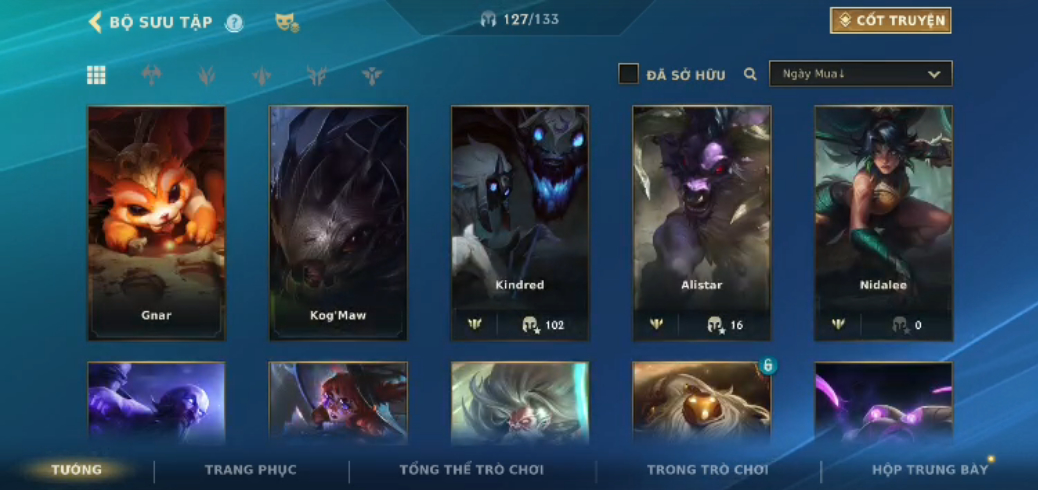1038x490 pixels.
Task: Open the question mark help icon
Action: coord(234,23)
